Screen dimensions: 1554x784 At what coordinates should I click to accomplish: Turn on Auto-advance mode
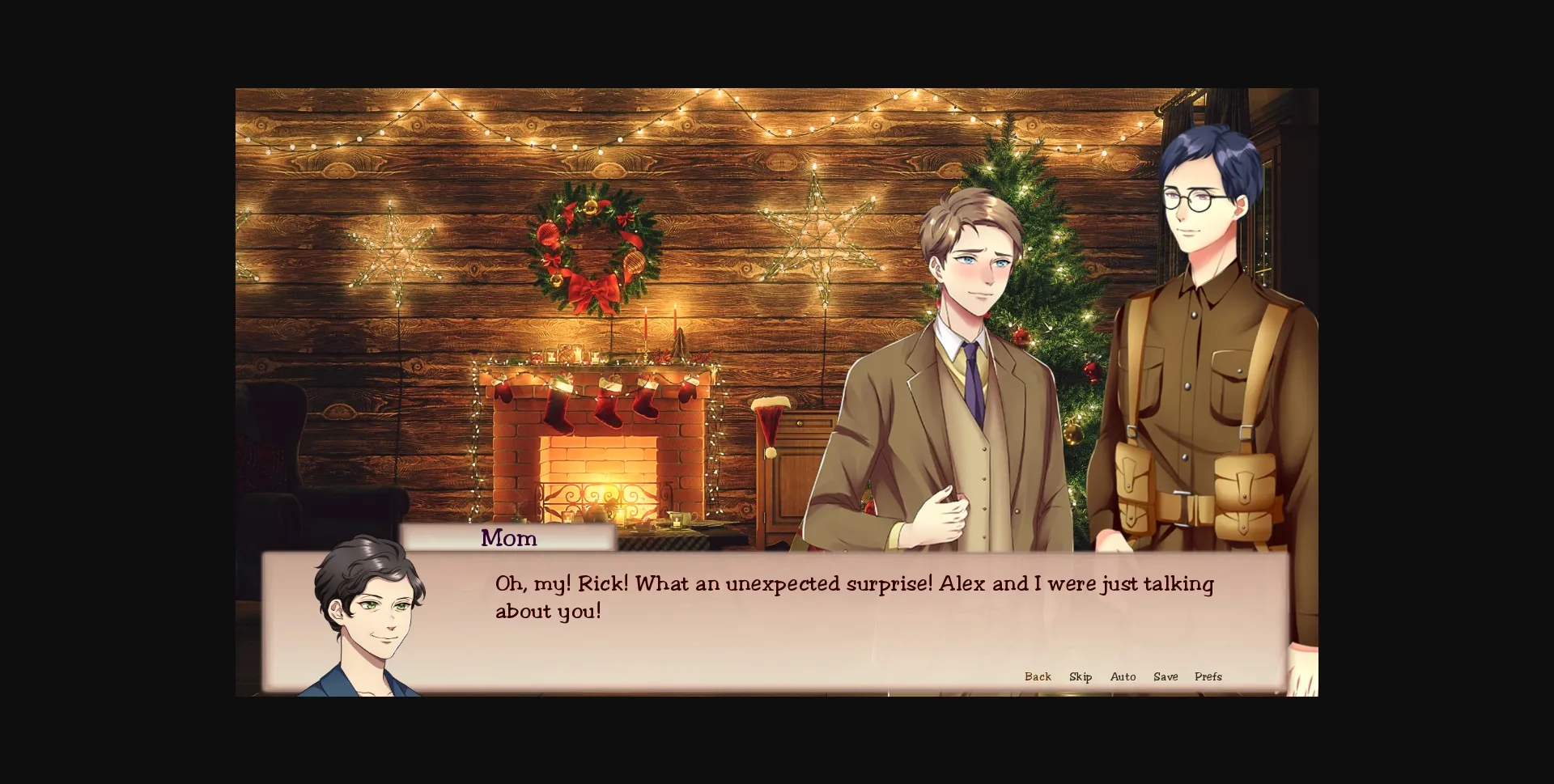pos(1123,676)
